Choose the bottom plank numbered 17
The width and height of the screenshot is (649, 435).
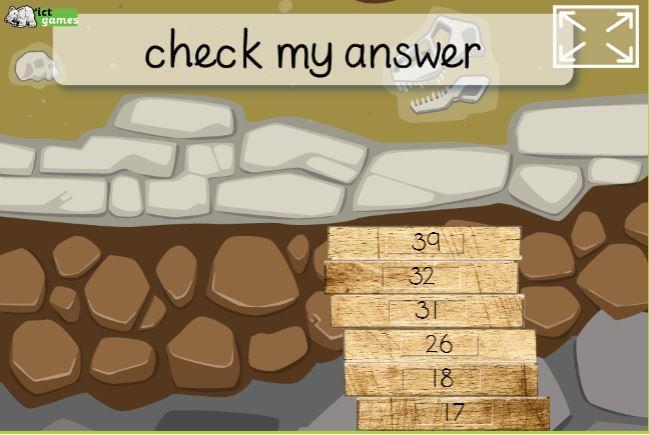[x=452, y=411]
